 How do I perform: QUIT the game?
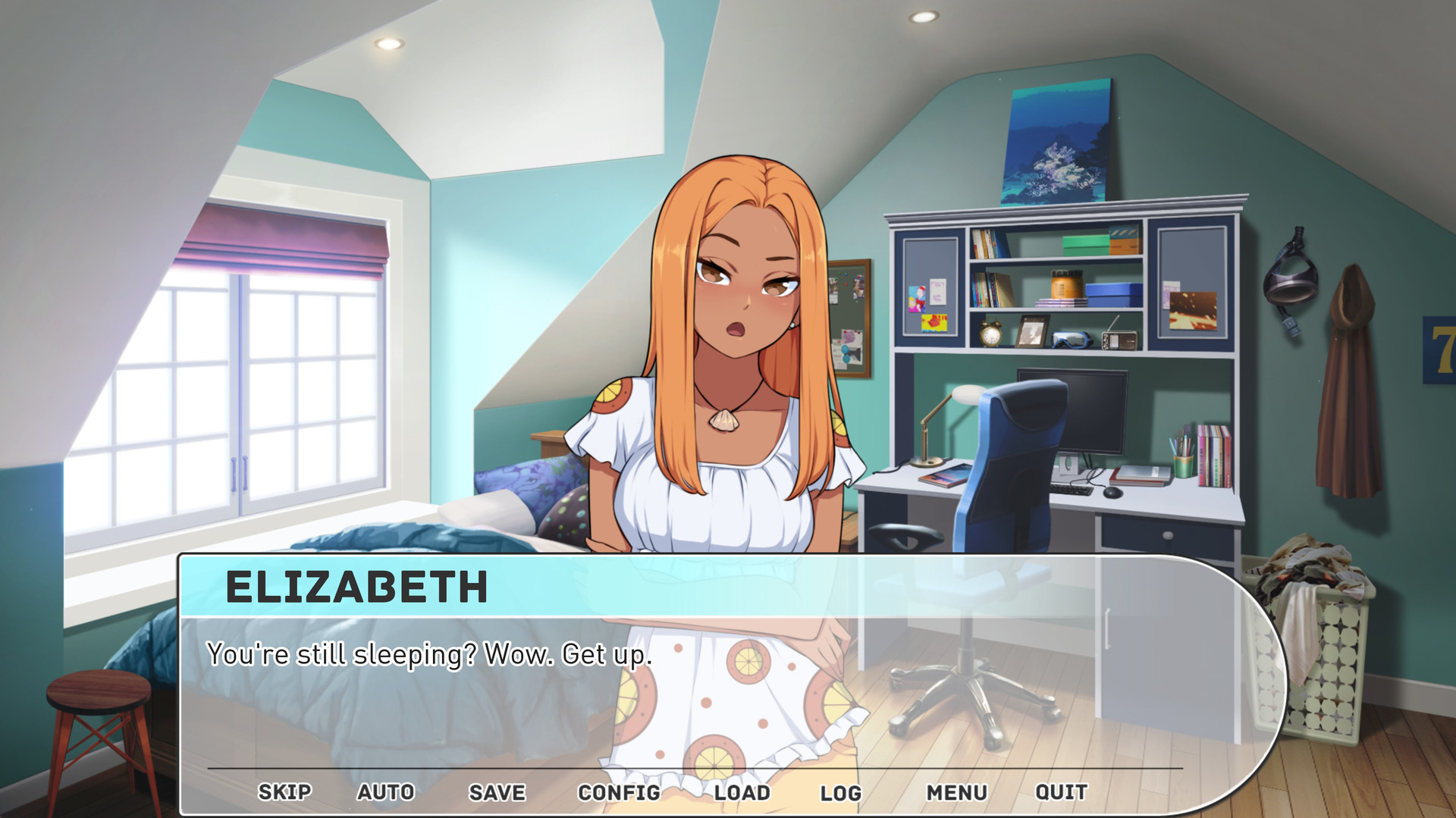pos(1062,792)
